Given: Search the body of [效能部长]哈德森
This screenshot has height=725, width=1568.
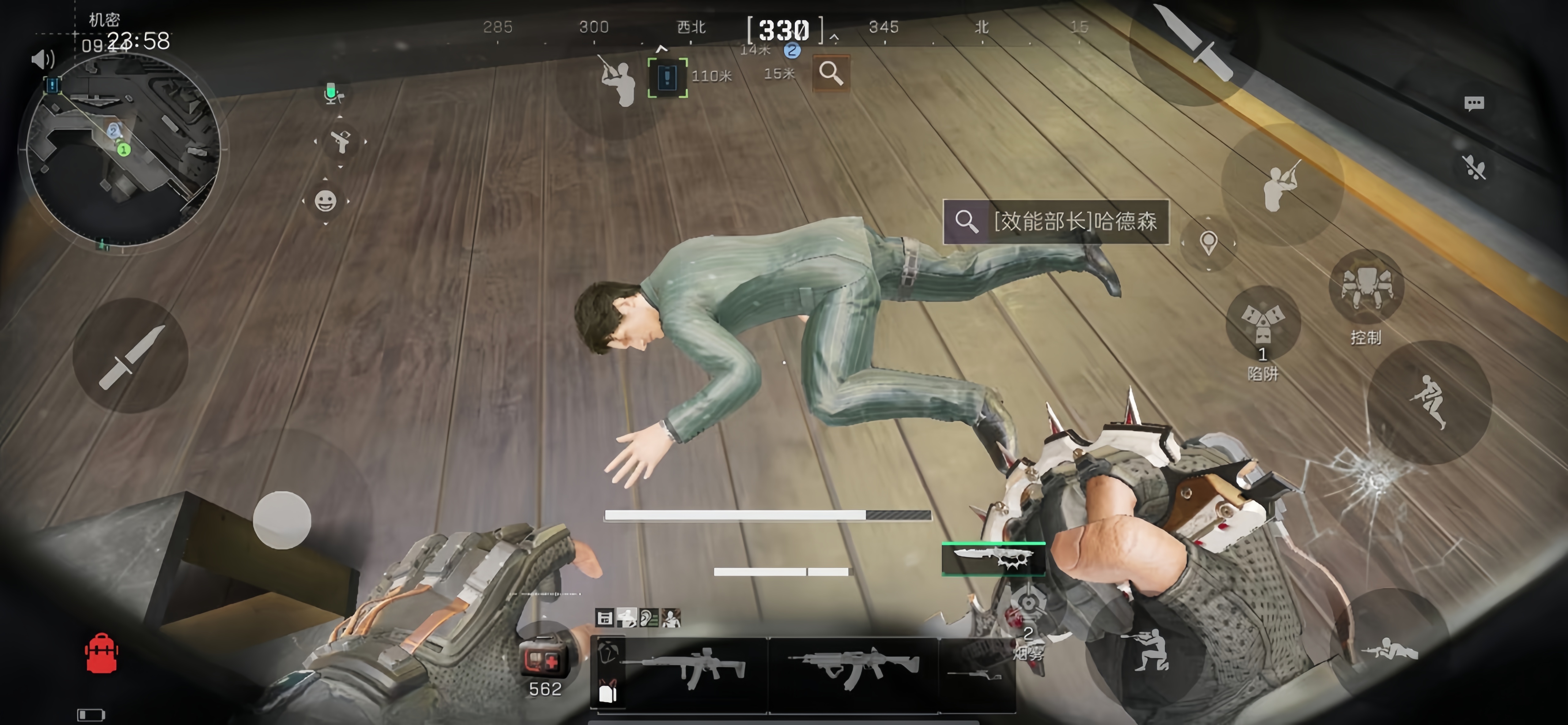Looking at the screenshot, I should [1055, 222].
